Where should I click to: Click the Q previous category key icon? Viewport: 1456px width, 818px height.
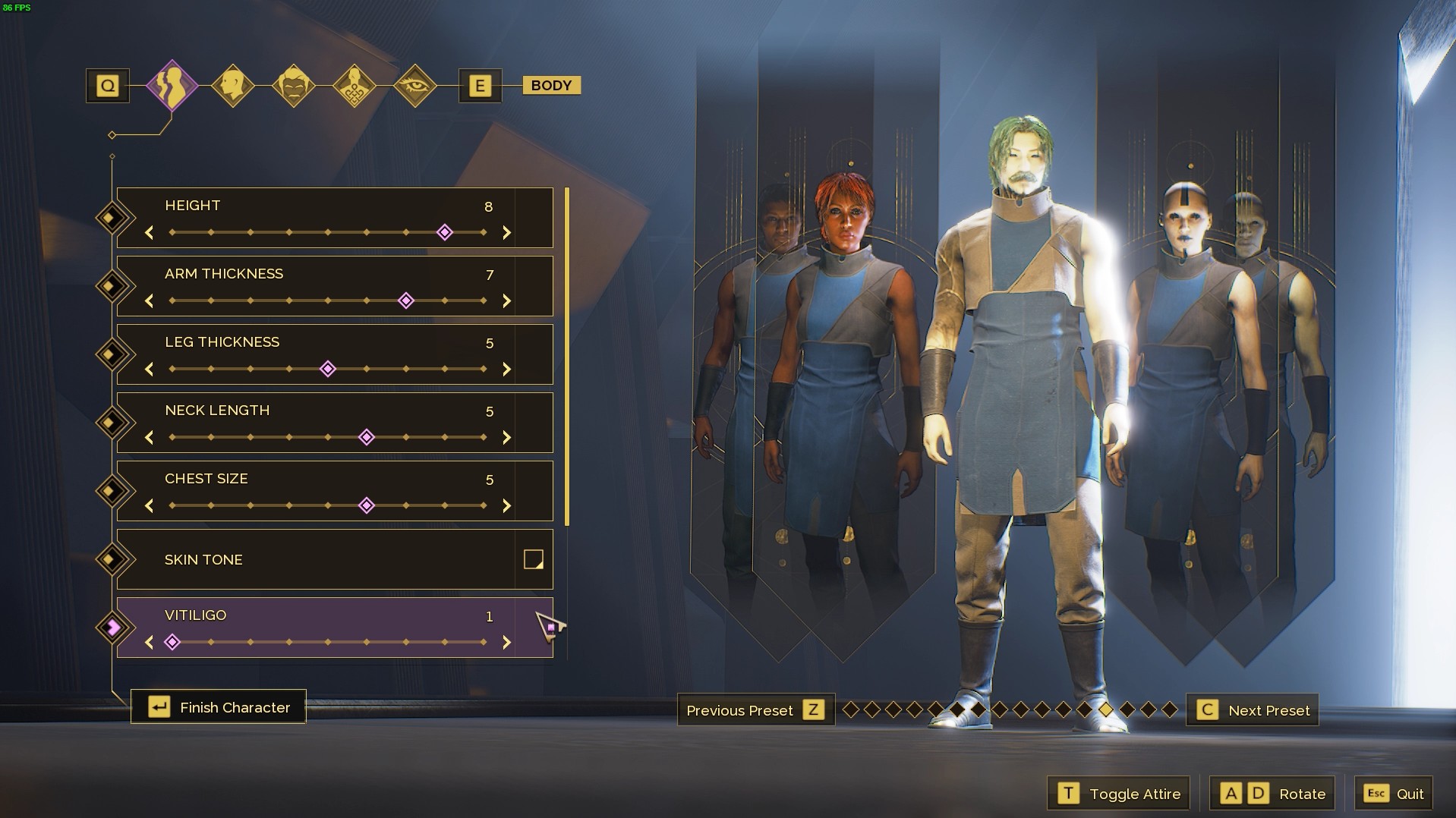[x=106, y=85]
